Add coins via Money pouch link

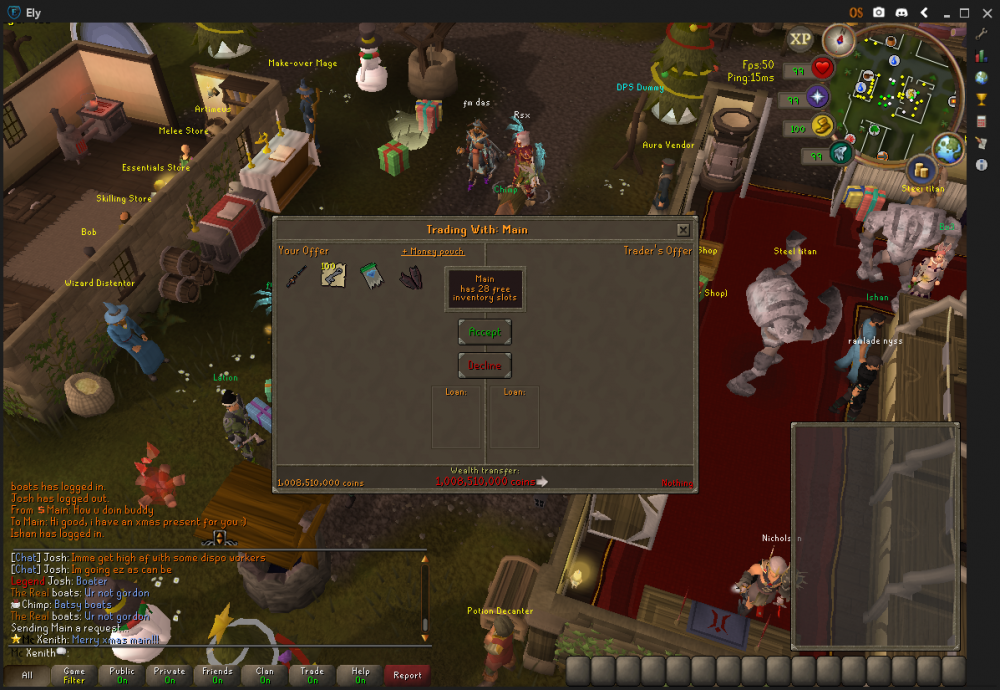432,251
